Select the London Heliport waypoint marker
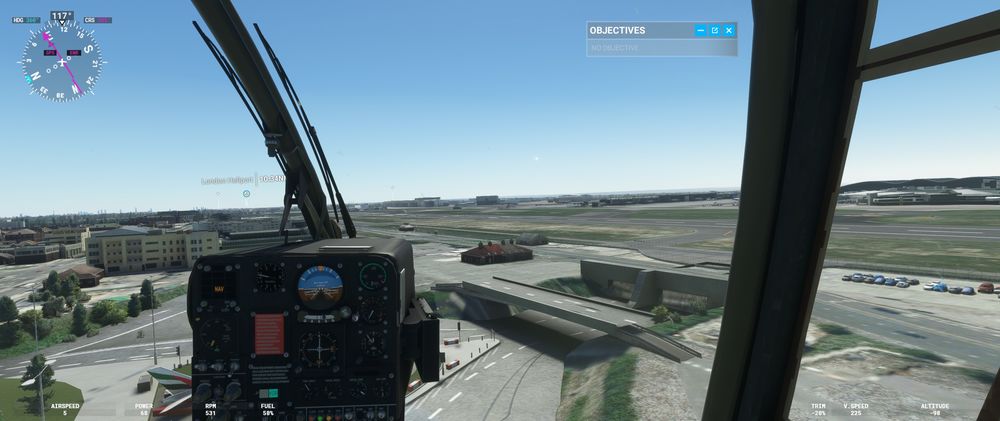 pyautogui.click(x=246, y=192)
